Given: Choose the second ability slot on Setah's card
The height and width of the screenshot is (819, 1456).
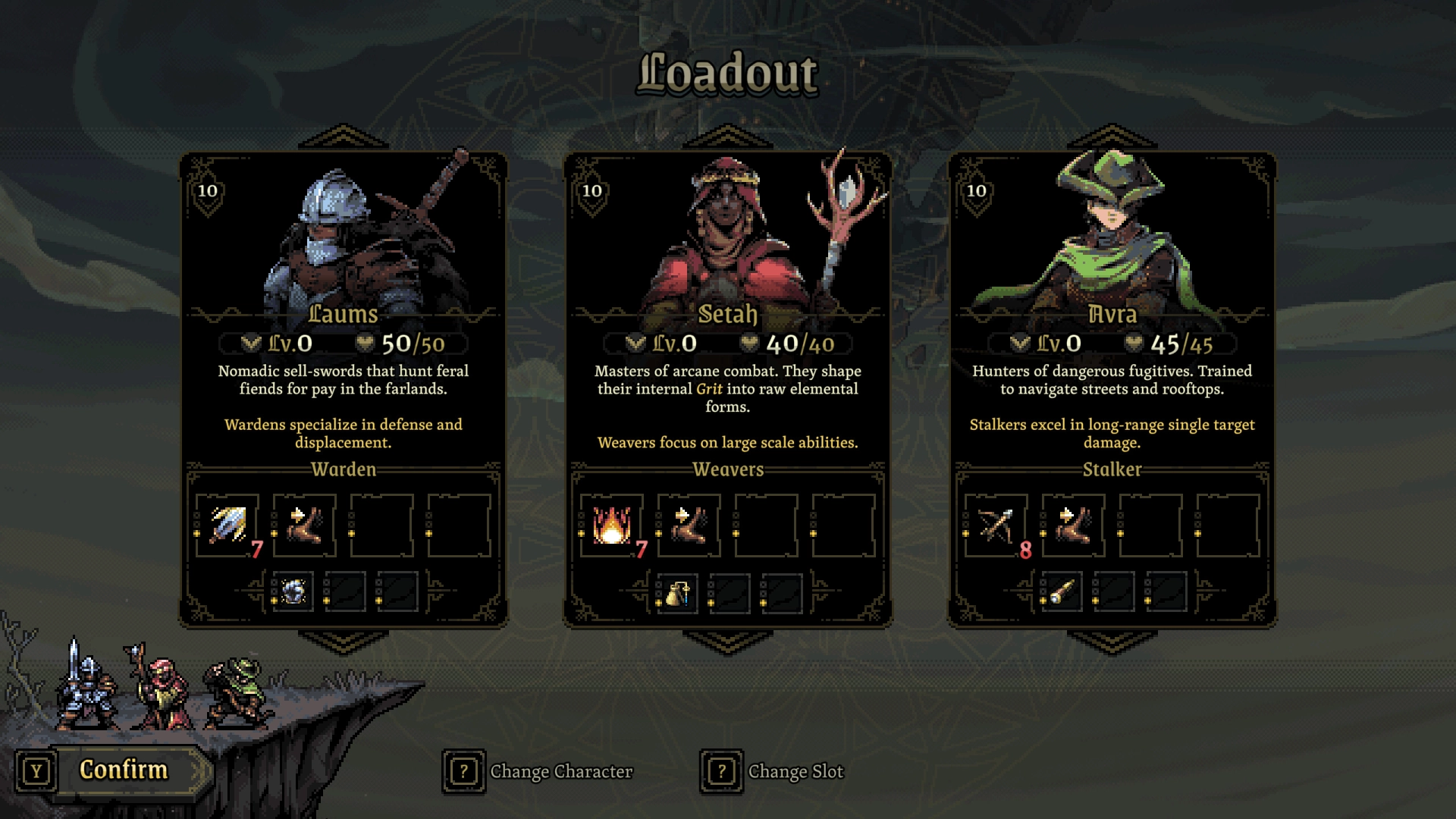Looking at the screenshot, I should pyautogui.click(x=689, y=525).
